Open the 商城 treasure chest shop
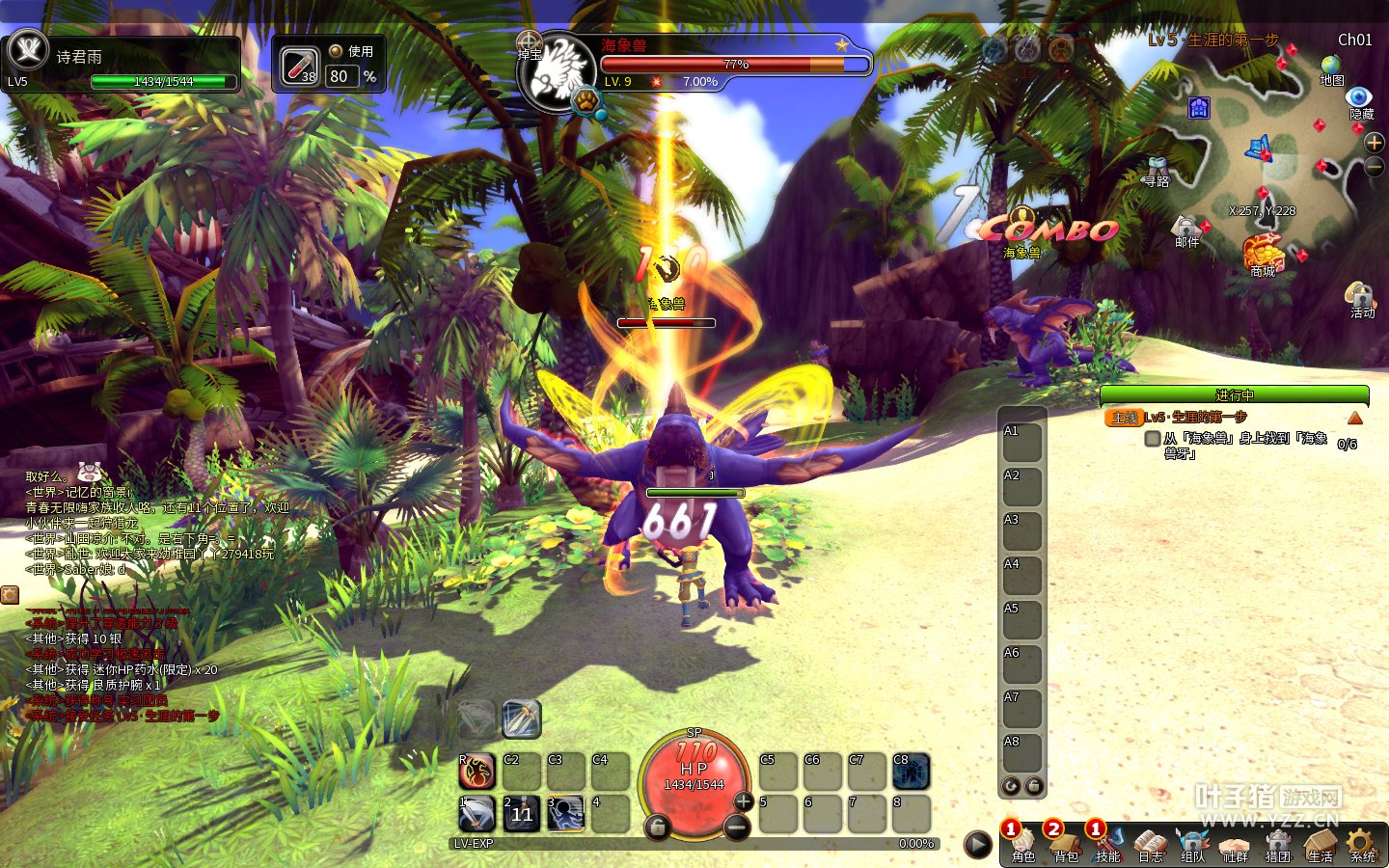 point(1263,253)
